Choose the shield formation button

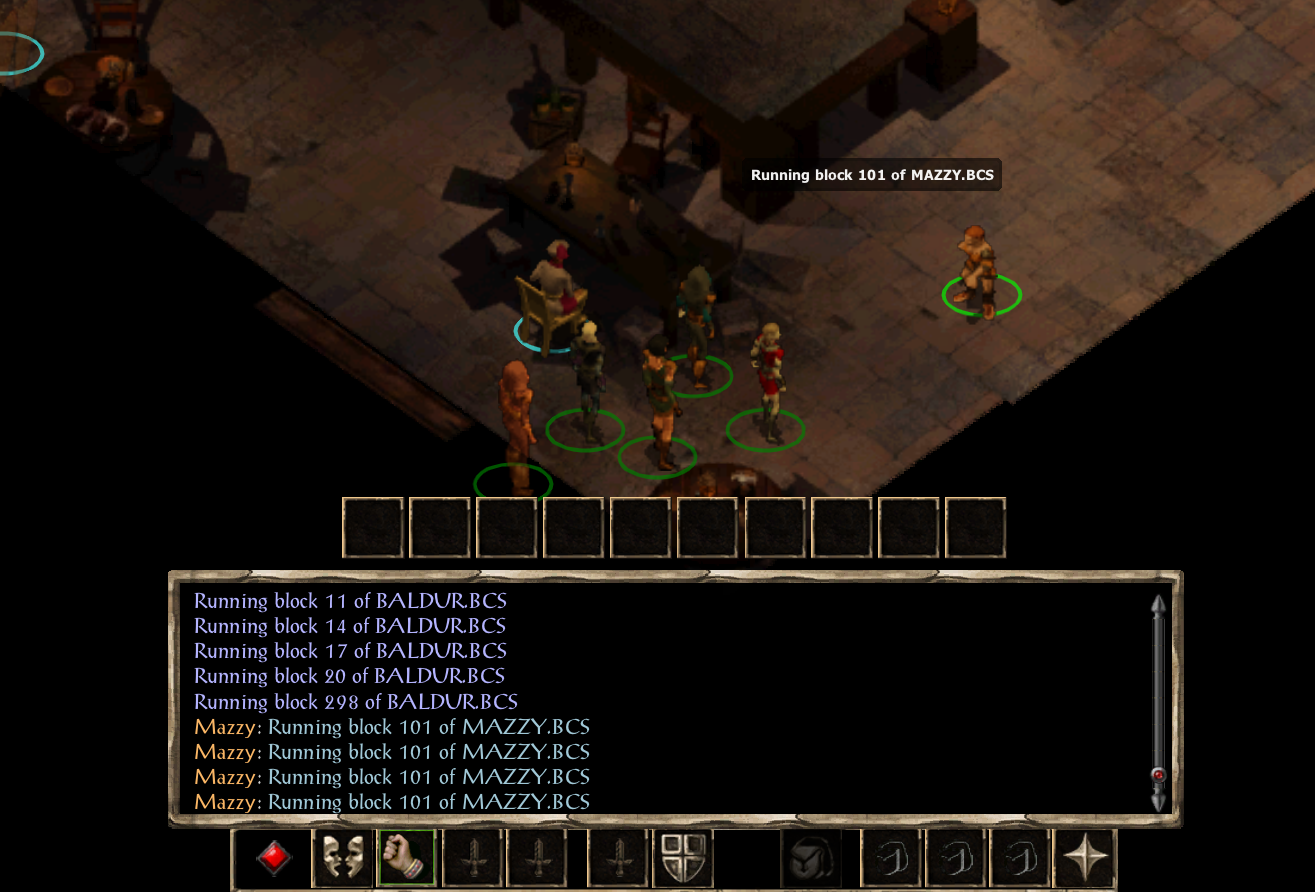pyautogui.click(x=683, y=858)
